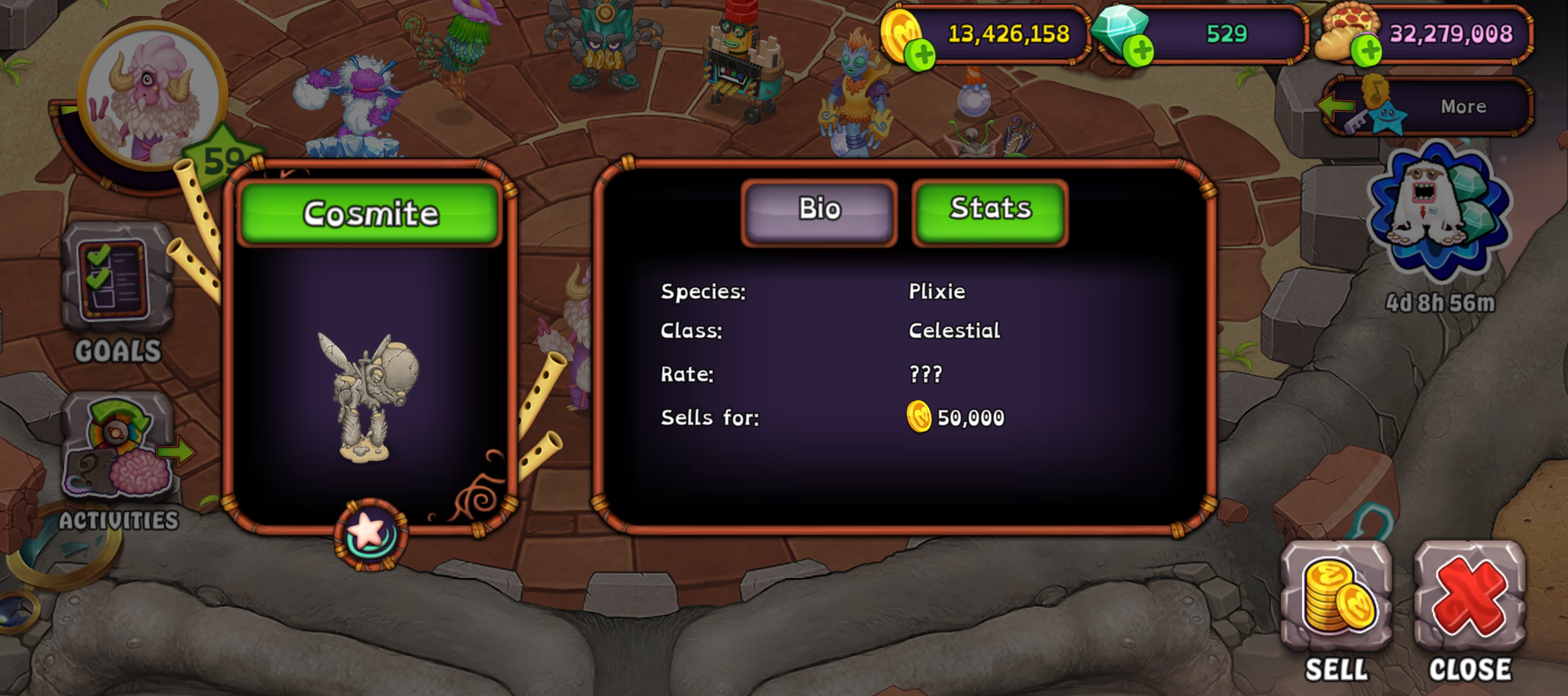Buy more diamonds with the plus button
Screen dimensions: 1568x696
coord(1140,52)
